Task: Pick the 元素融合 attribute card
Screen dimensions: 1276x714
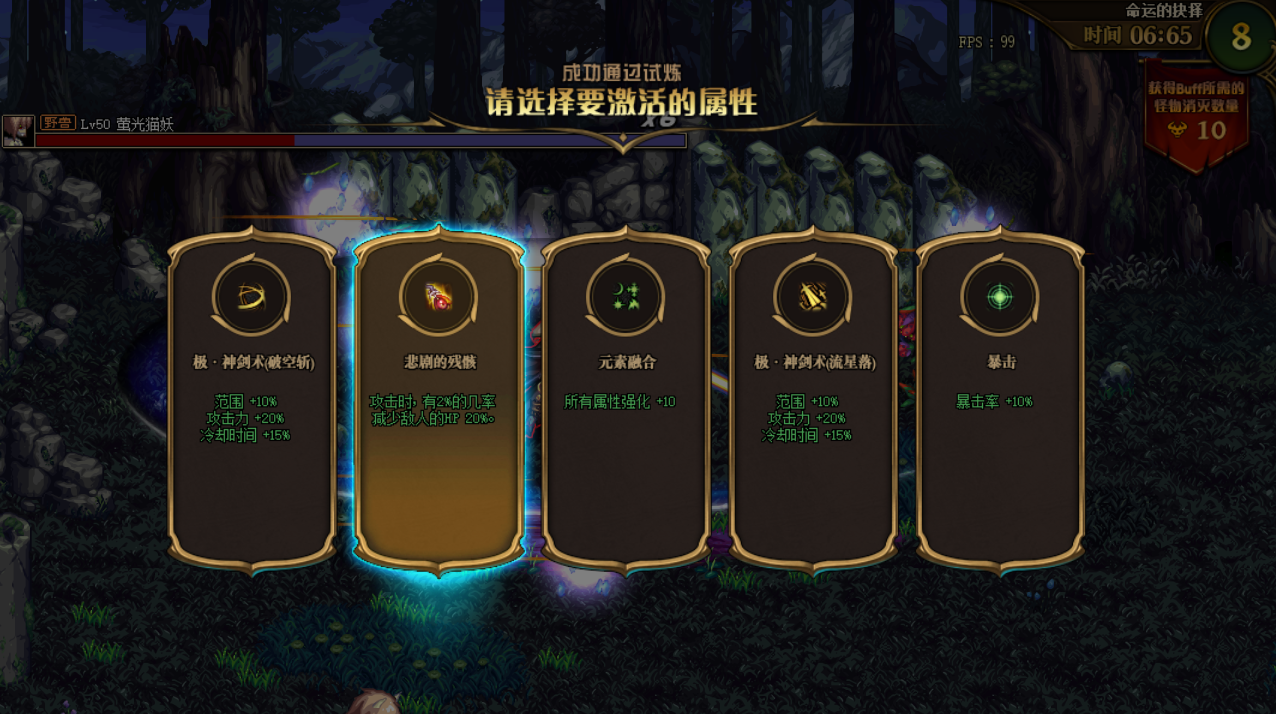Action: tap(626, 400)
